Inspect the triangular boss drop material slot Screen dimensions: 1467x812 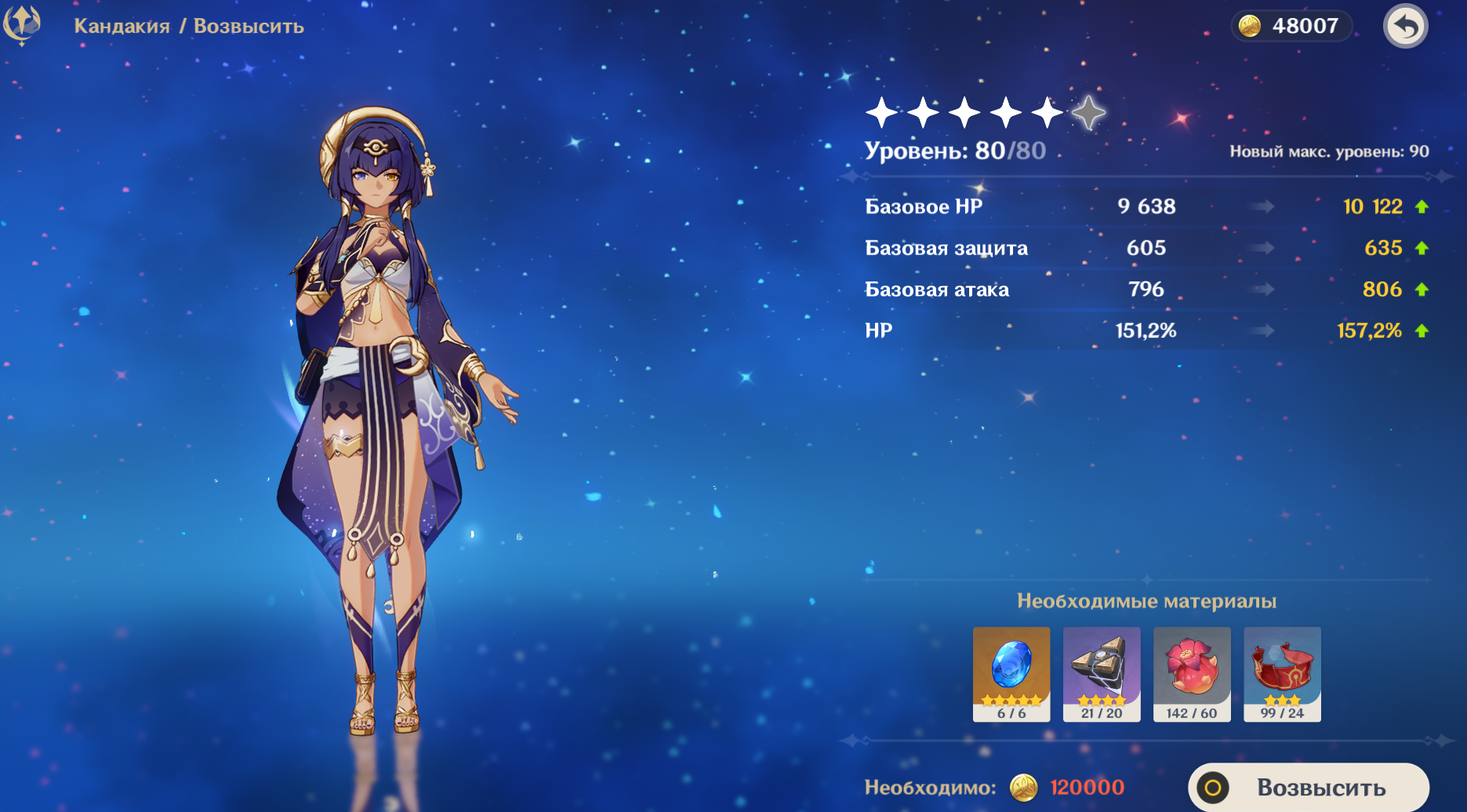(x=1101, y=673)
